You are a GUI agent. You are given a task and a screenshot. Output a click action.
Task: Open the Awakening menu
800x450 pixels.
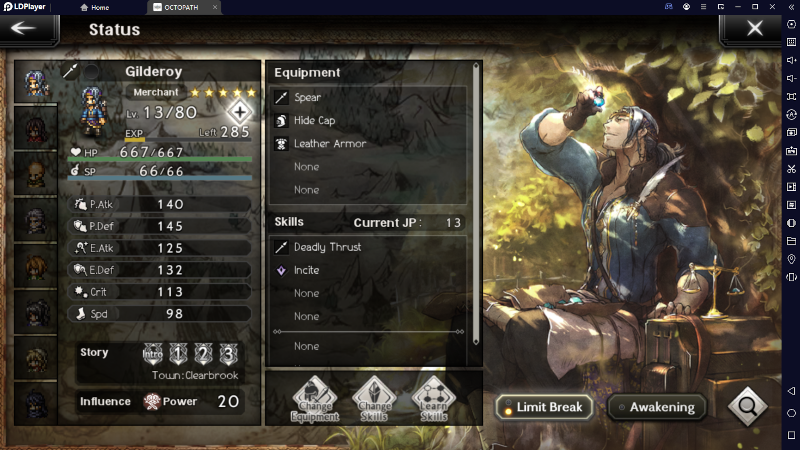655,407
